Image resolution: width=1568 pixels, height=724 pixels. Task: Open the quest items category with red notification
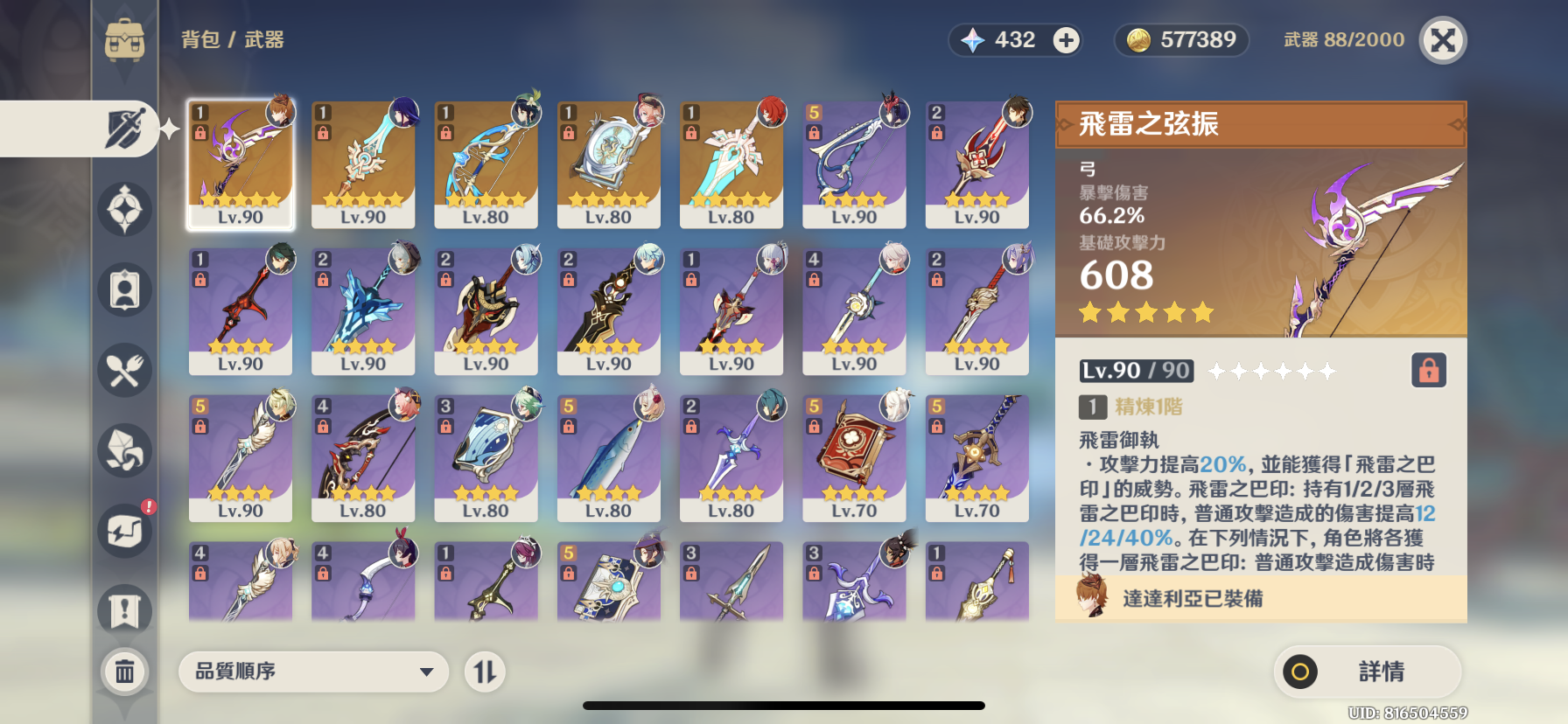[125, 531]
